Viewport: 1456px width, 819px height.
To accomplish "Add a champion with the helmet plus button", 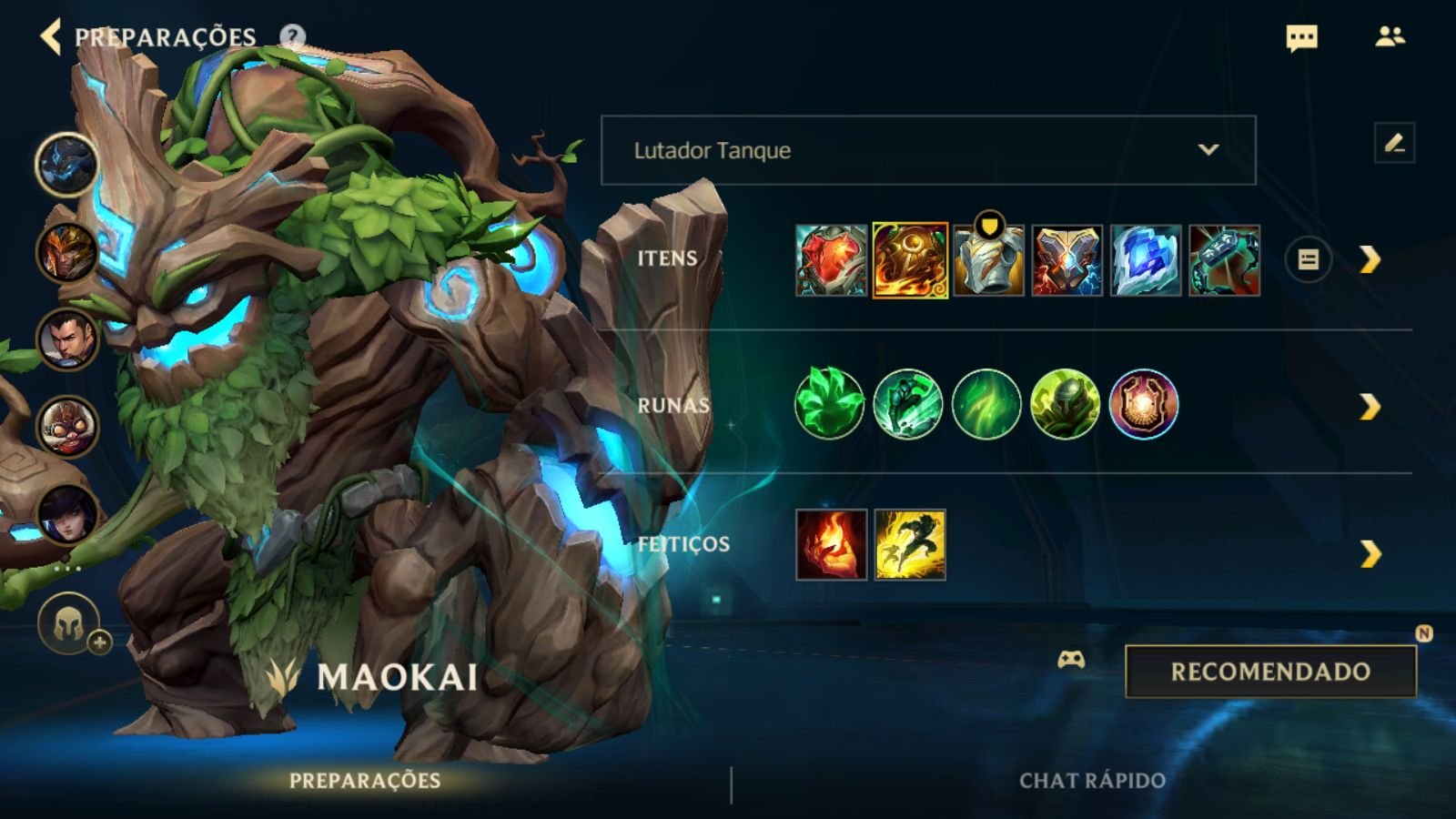I will point(71,626).
